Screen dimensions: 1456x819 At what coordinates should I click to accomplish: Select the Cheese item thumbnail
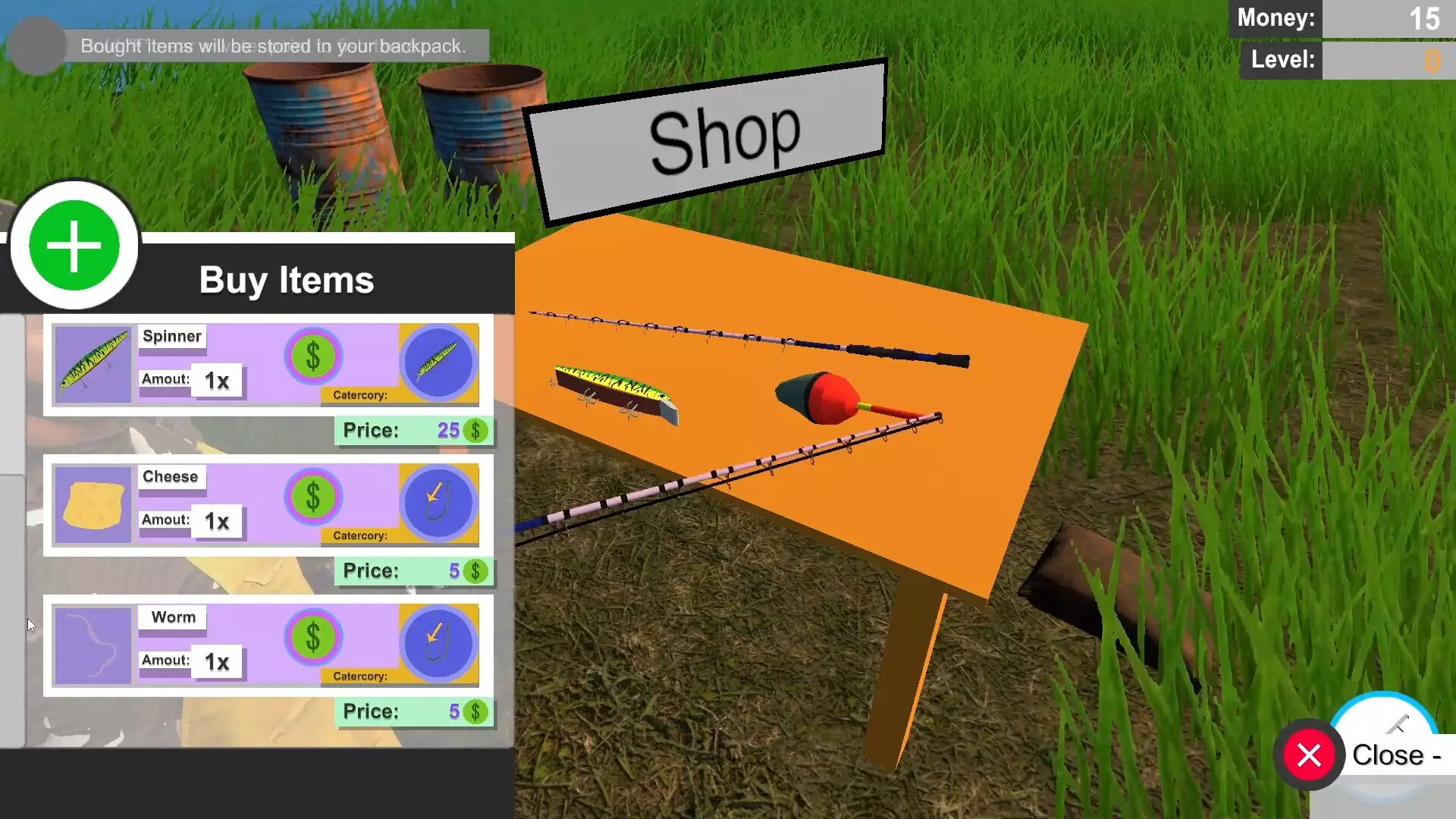tap(93, 504)
